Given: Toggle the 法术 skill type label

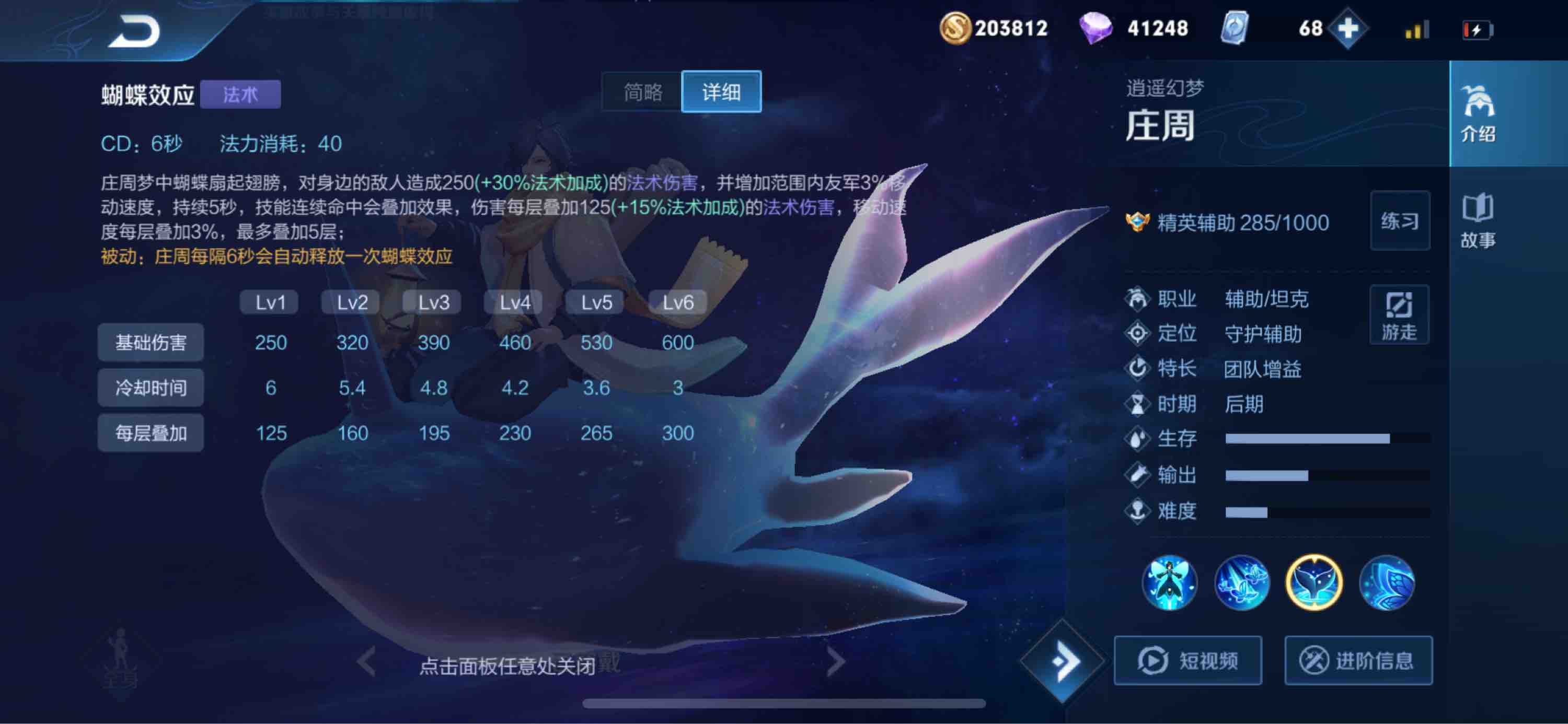Looking at the screenshot, I should pyautogui.click(x=241, y=95).
